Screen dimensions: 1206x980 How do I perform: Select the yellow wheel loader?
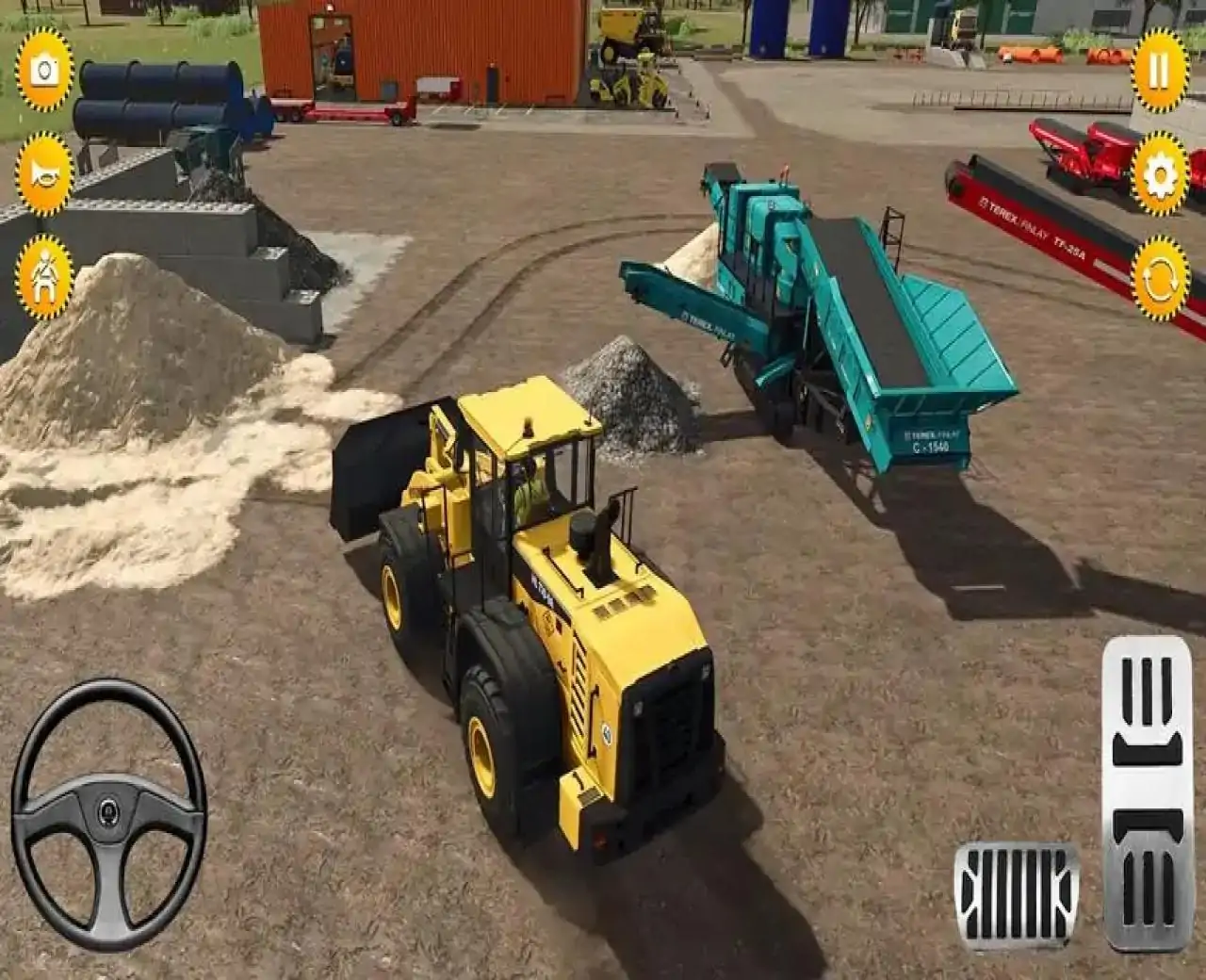565,603
